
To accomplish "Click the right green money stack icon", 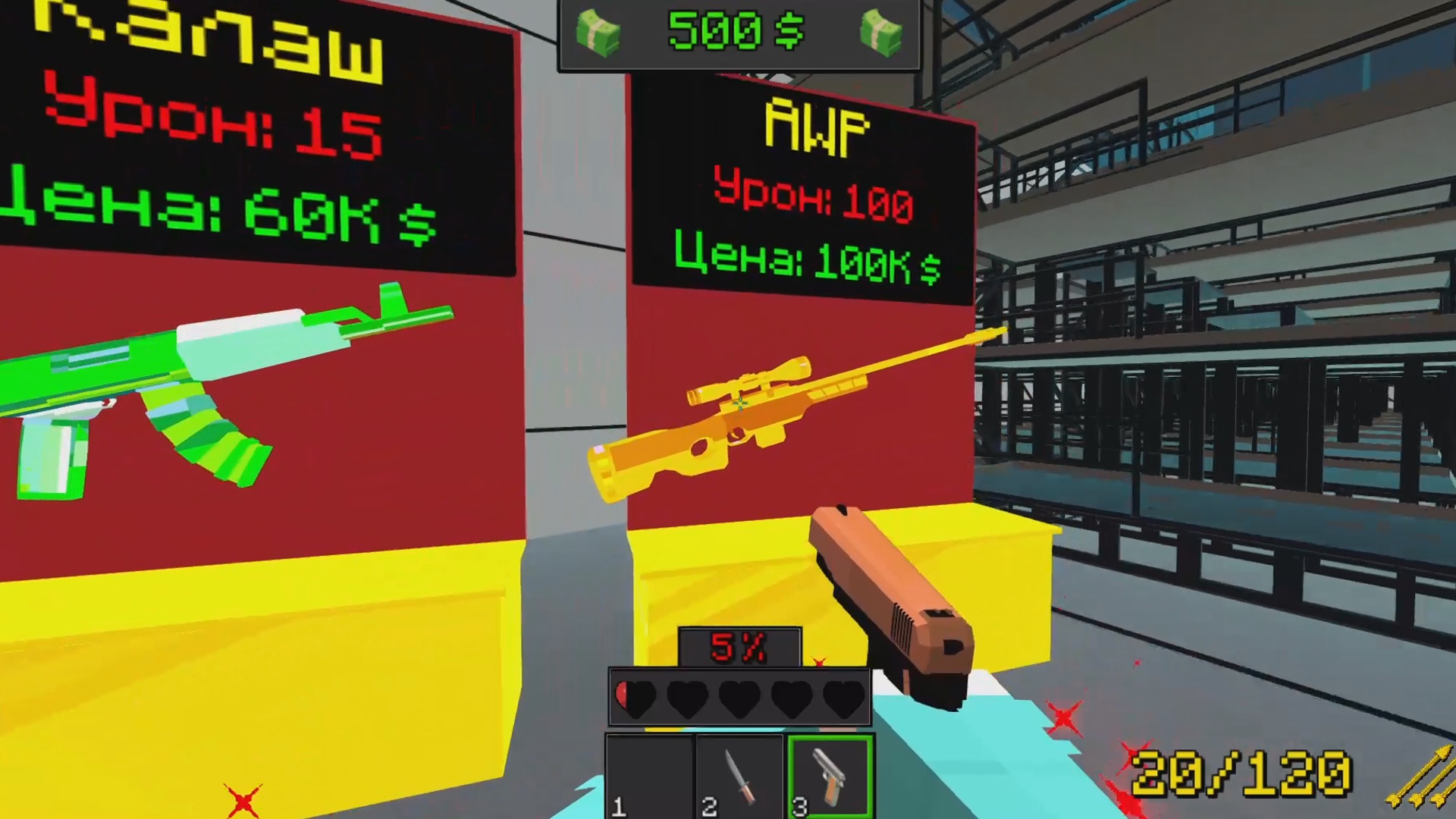I will click(880, 32).
